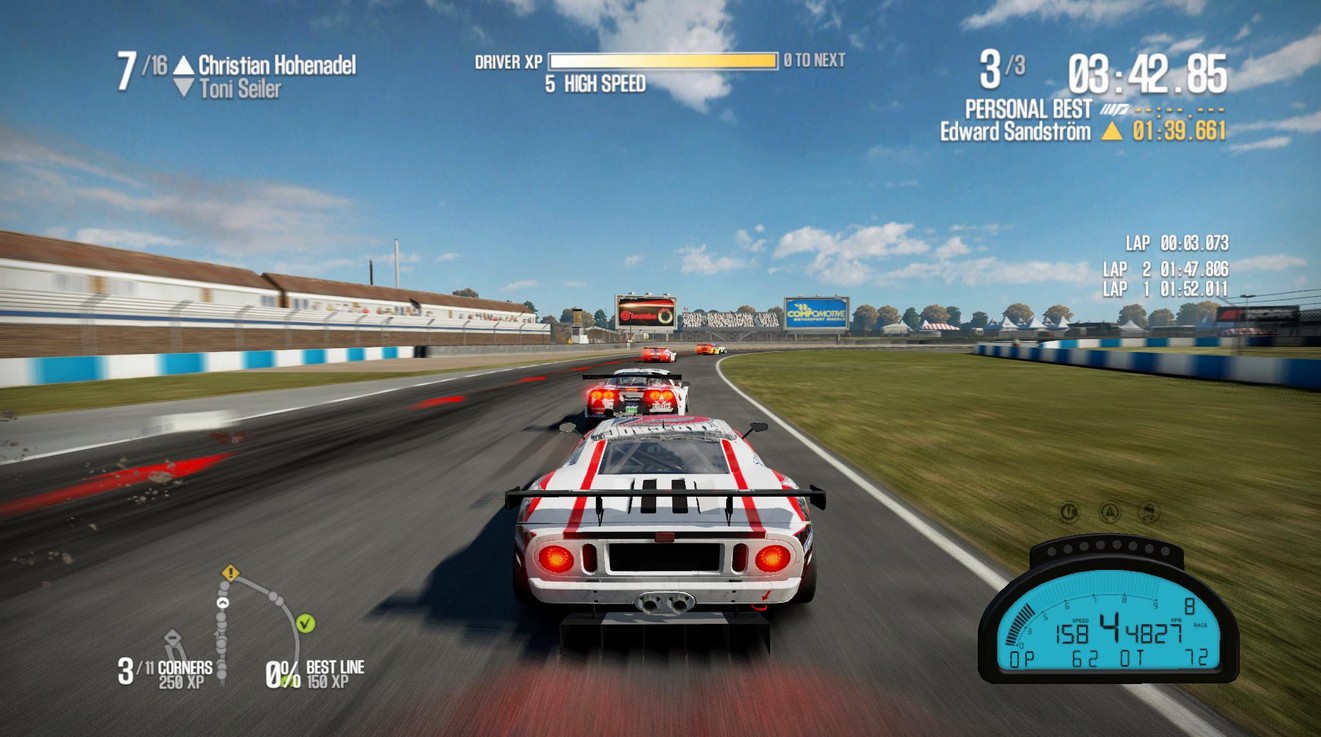Screen dimensions: 1321x737
Task: Click the white player arrow on minimap
Action: point(223,603)
